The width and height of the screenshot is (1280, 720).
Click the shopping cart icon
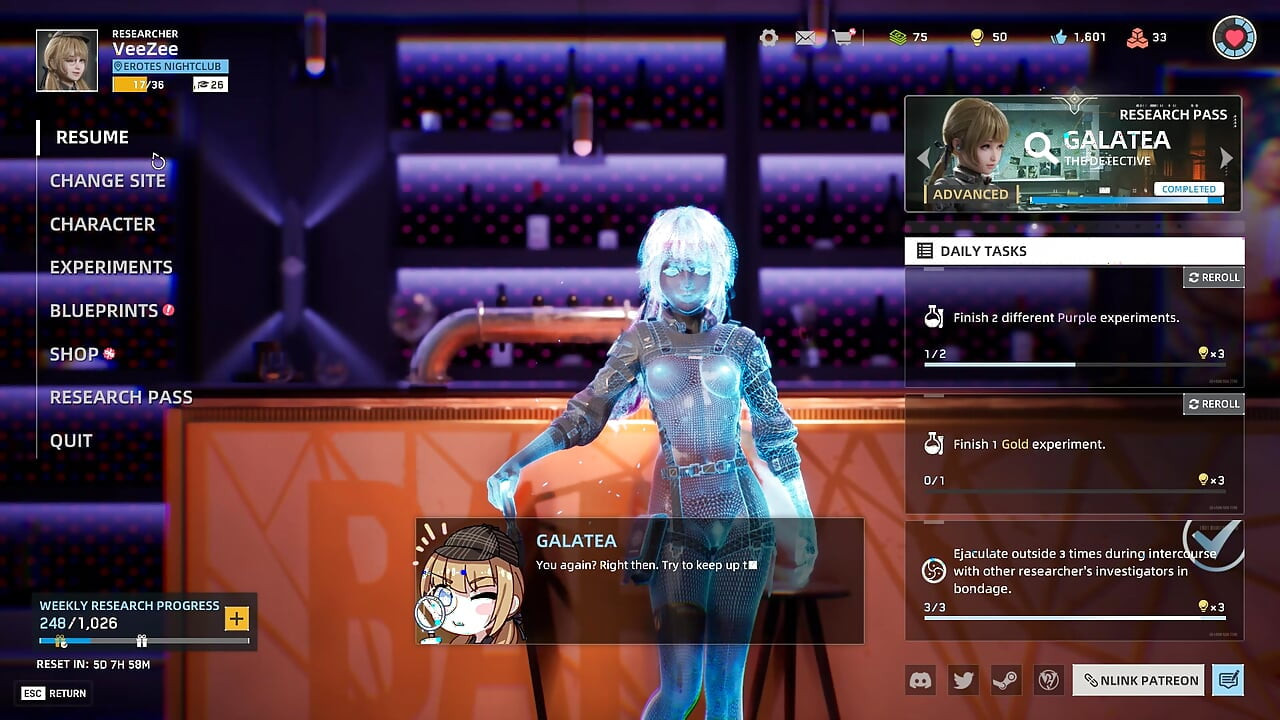point(843,37)
